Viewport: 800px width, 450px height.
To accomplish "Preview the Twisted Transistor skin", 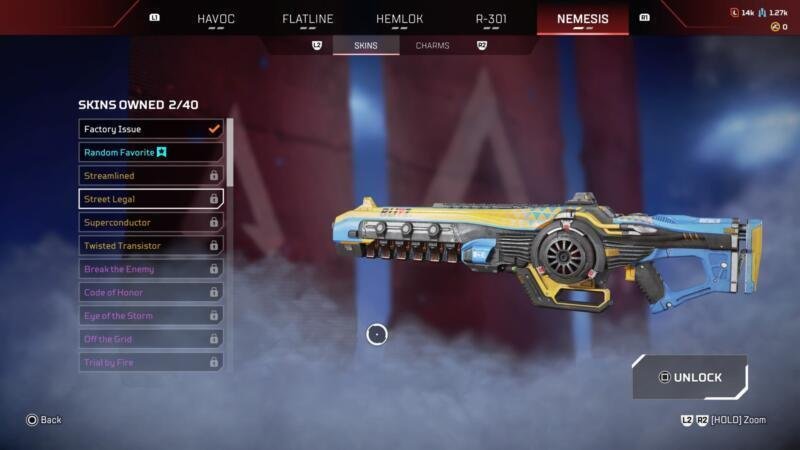I will click(x=151, y=246).
